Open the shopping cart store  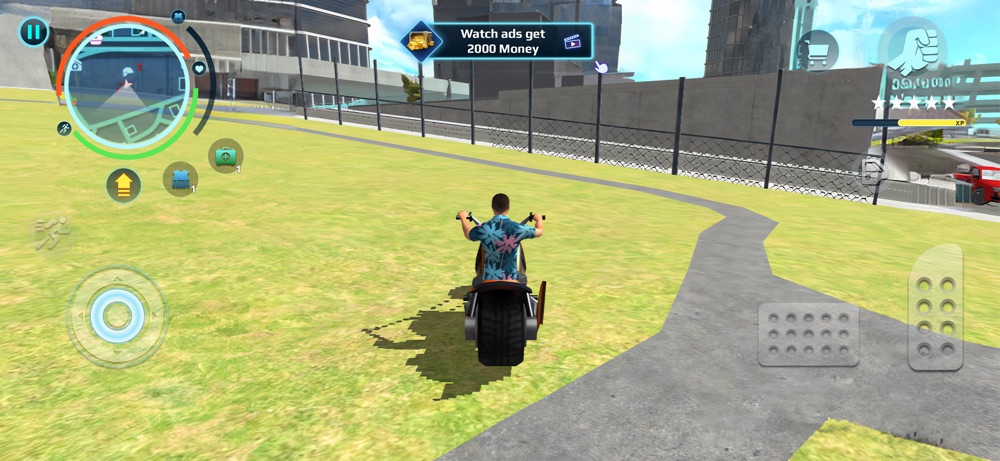pos(817,50)
